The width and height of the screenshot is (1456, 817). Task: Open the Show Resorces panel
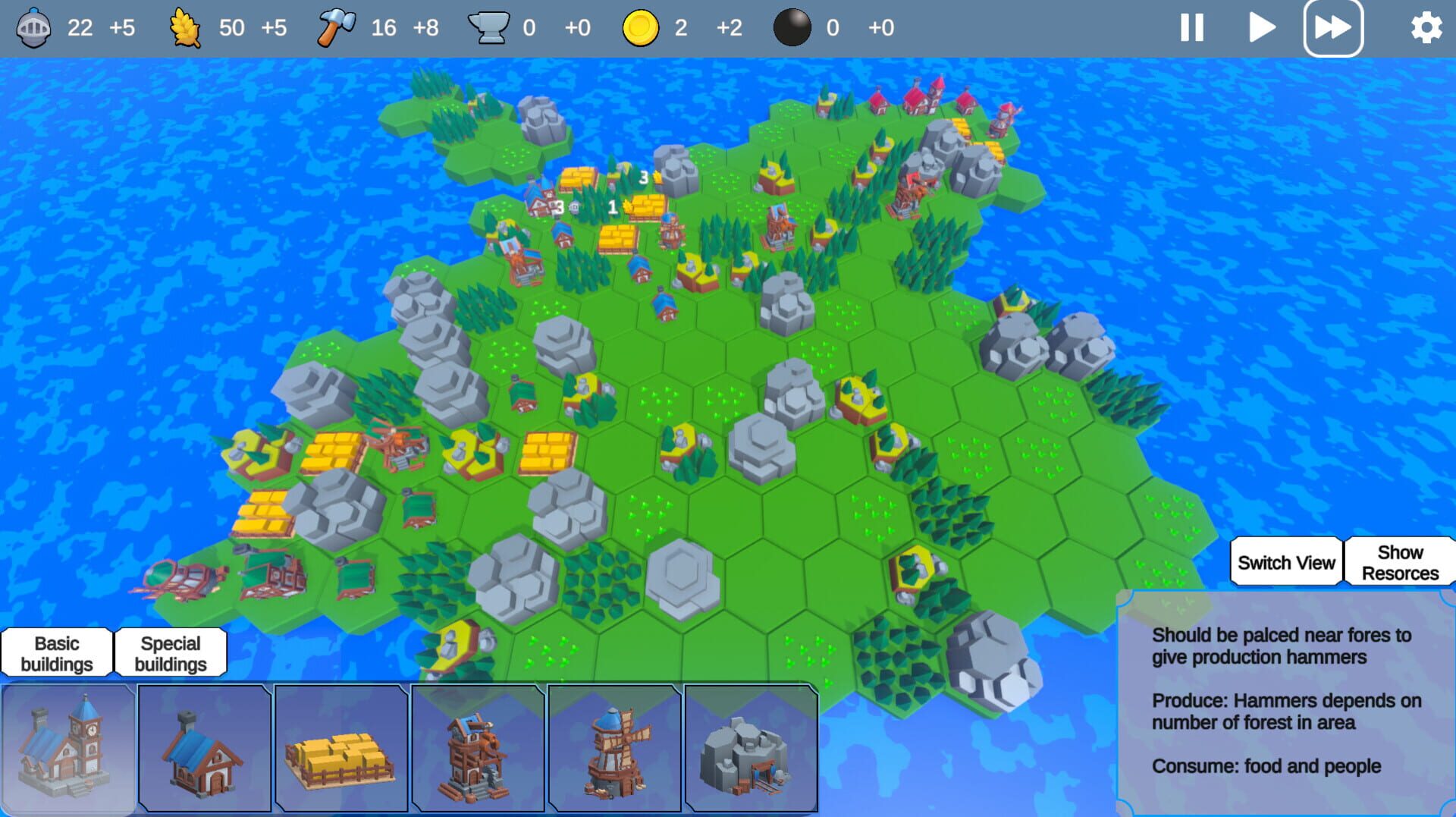[1399, 563]
